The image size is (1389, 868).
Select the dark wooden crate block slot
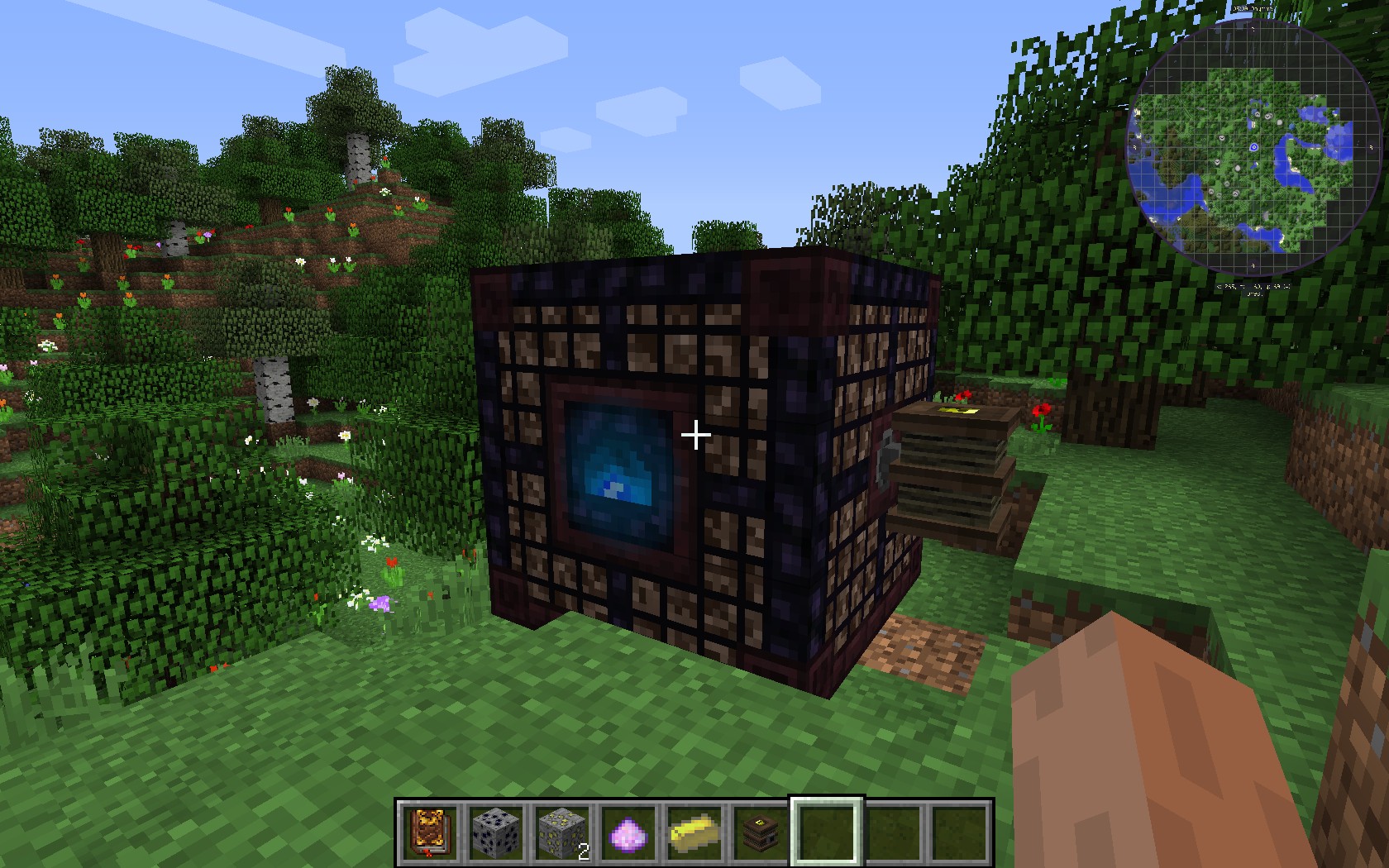pyautogui.click(x=761, y=832)
